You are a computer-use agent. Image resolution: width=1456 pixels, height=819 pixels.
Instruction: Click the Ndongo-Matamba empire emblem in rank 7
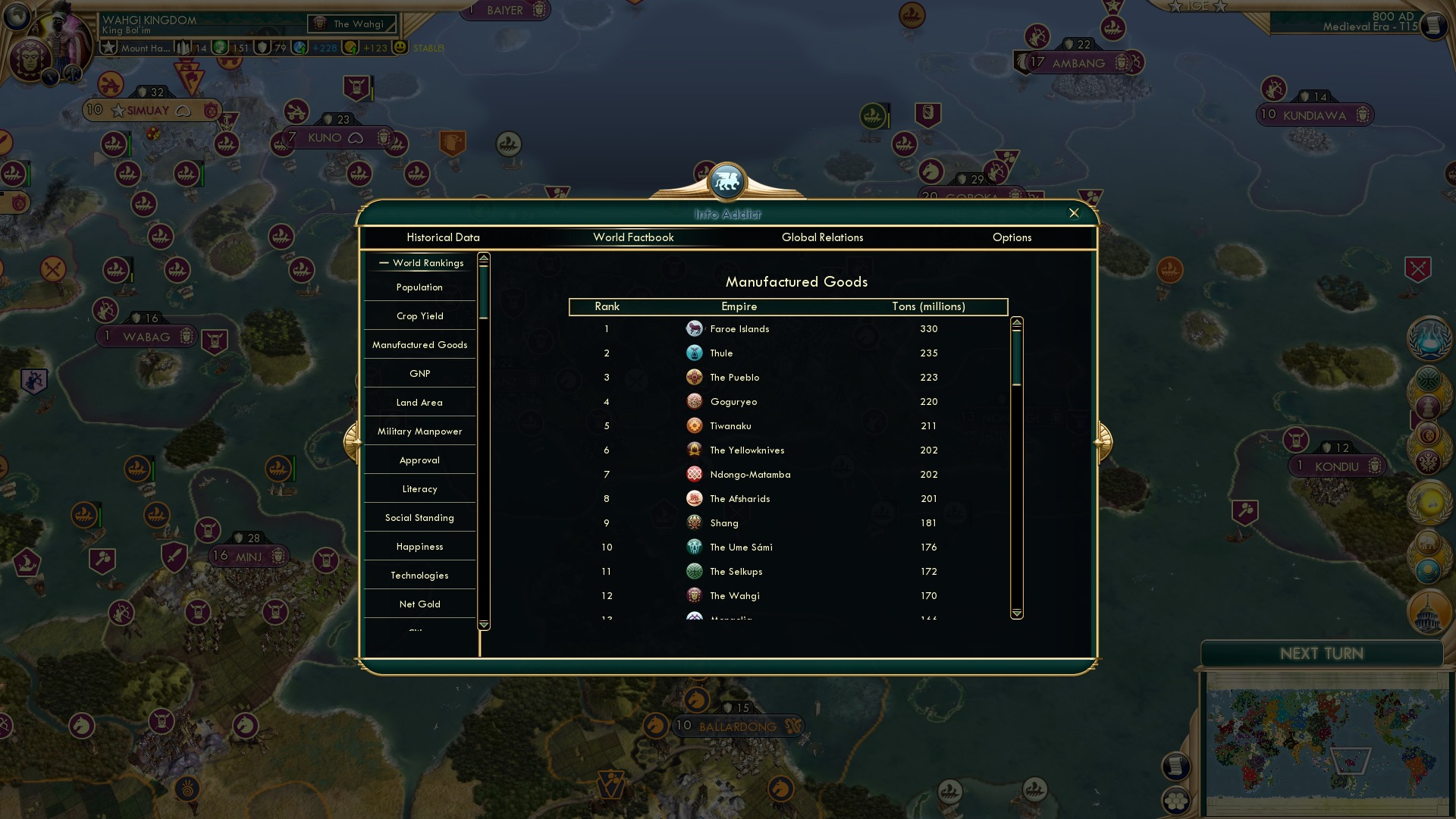click(x=695, y=474)
